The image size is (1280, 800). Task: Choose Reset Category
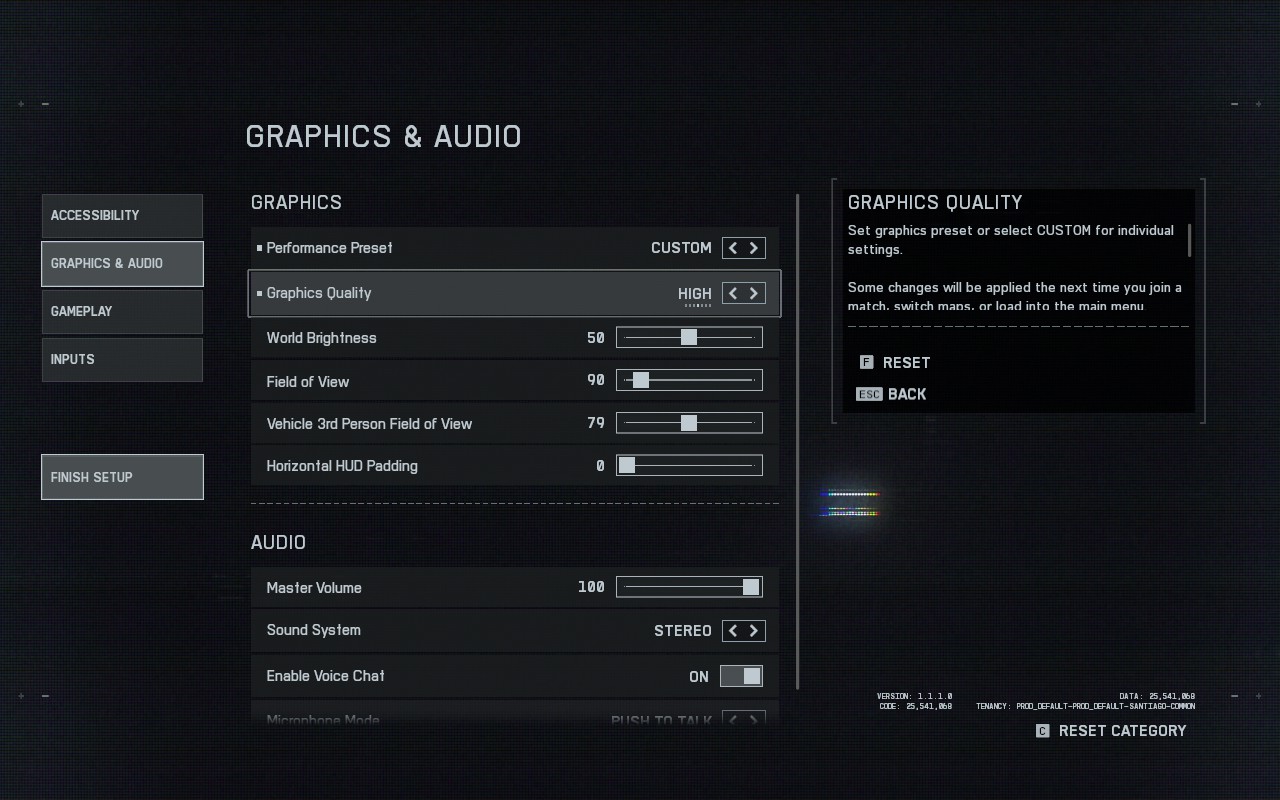click(x=1111, y=731)
